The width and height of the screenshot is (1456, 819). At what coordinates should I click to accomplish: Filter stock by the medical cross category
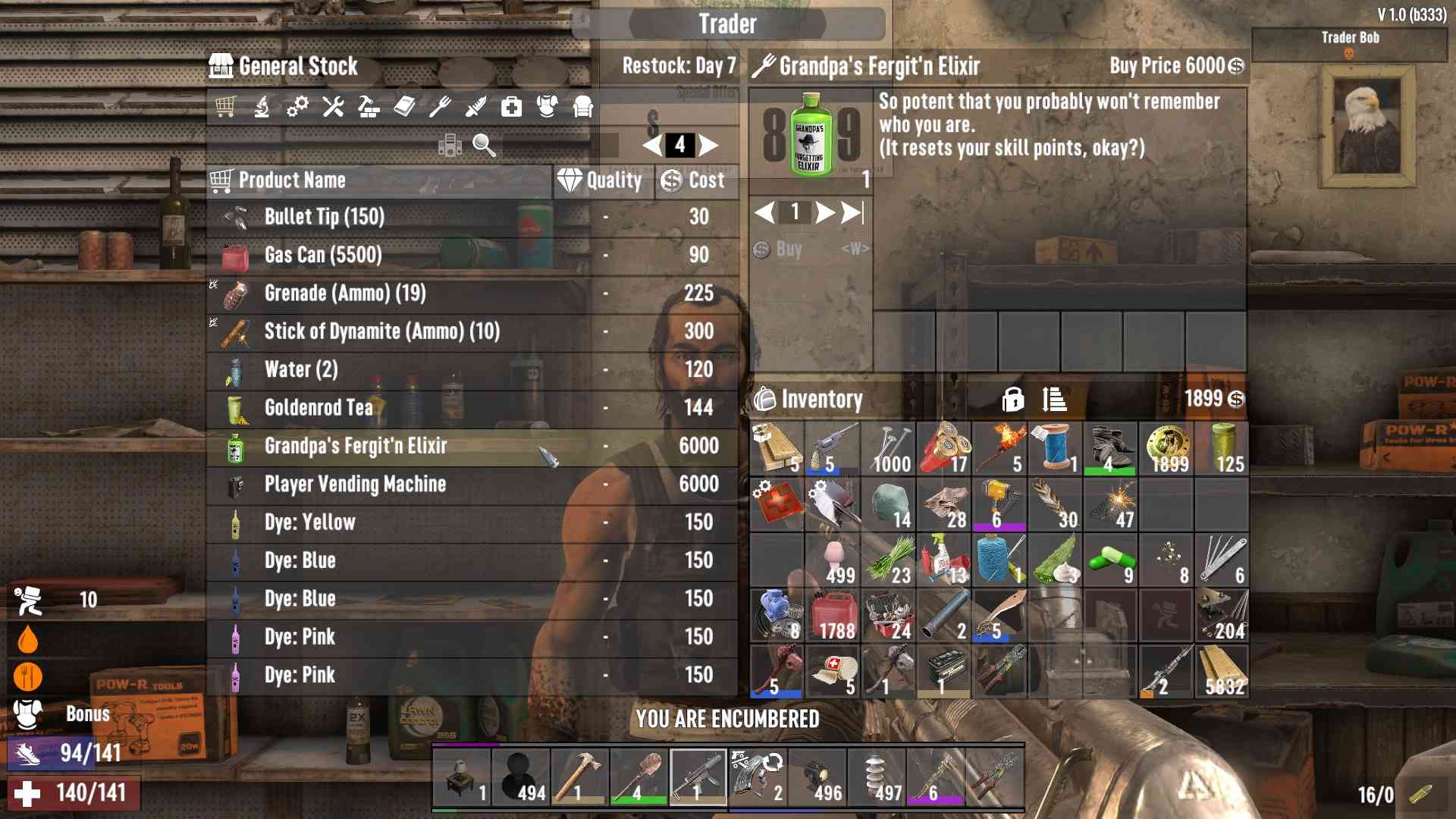point(511,107)
